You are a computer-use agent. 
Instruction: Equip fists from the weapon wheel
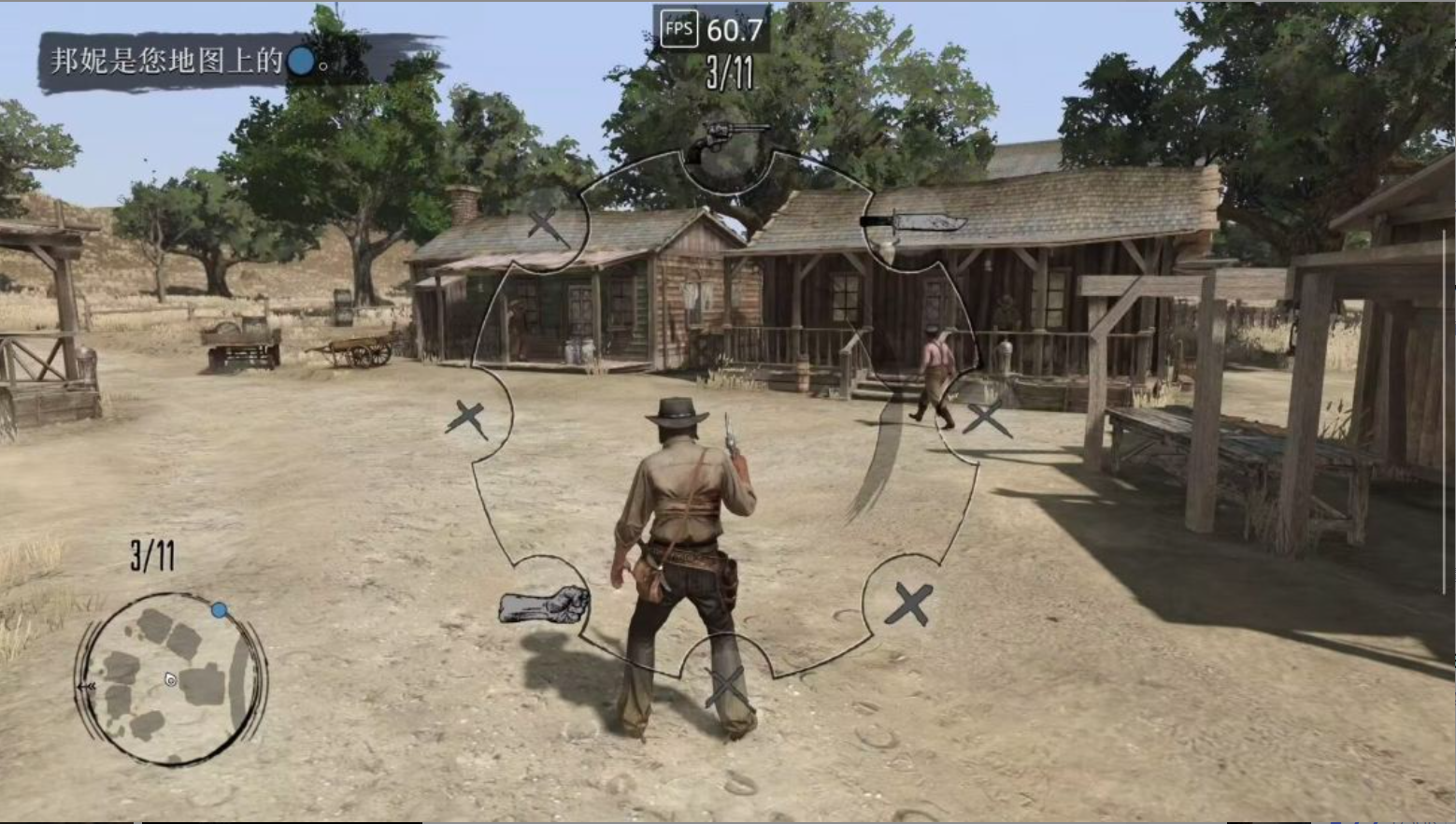544,604
